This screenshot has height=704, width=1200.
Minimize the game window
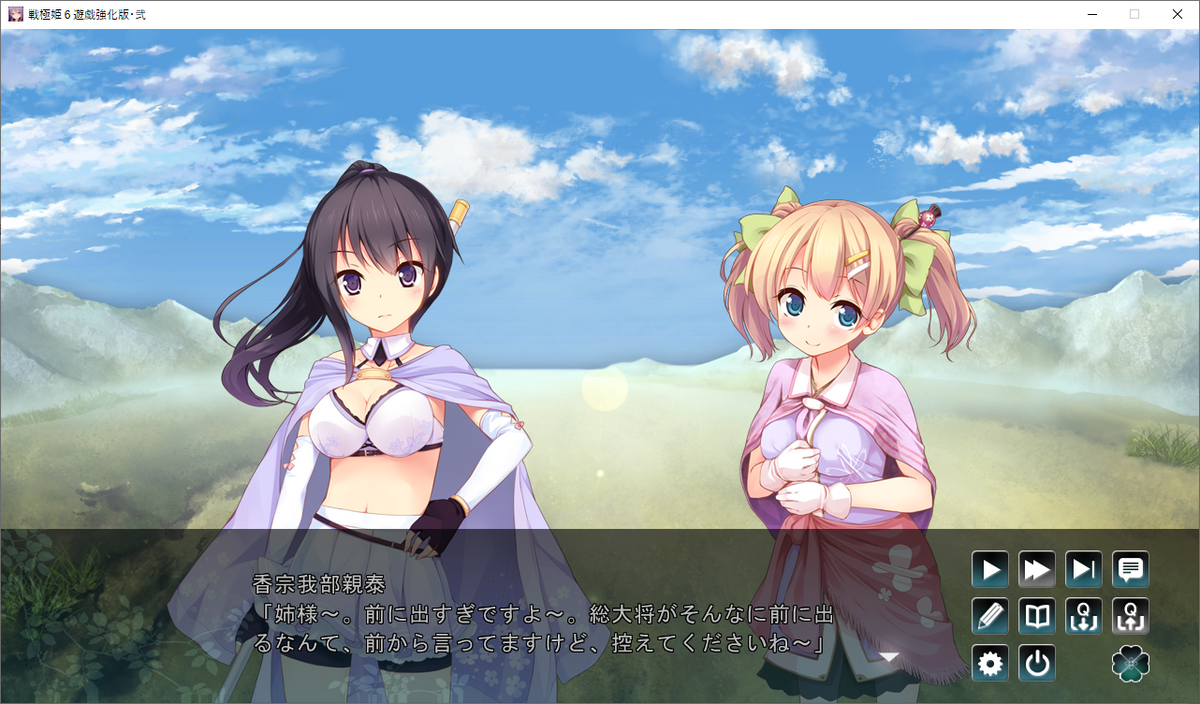1088,14
